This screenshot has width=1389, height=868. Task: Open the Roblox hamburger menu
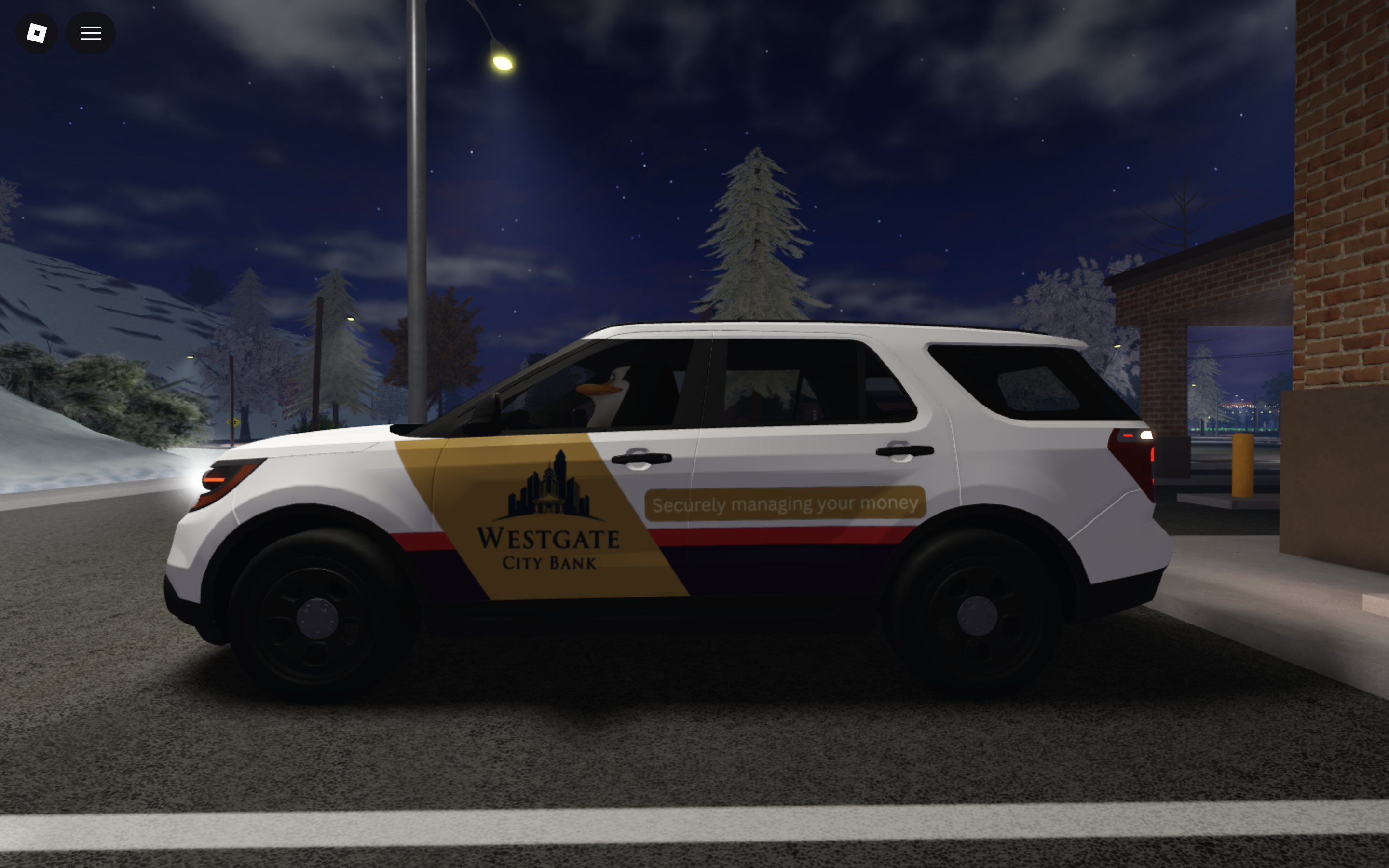[91, 33]
